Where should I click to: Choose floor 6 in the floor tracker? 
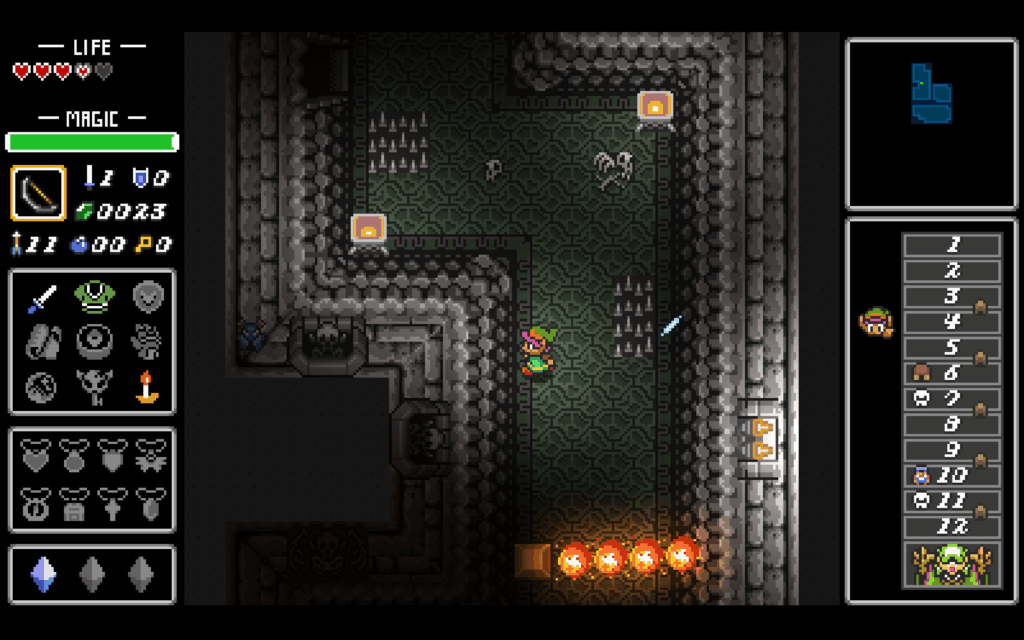[951, 372]
